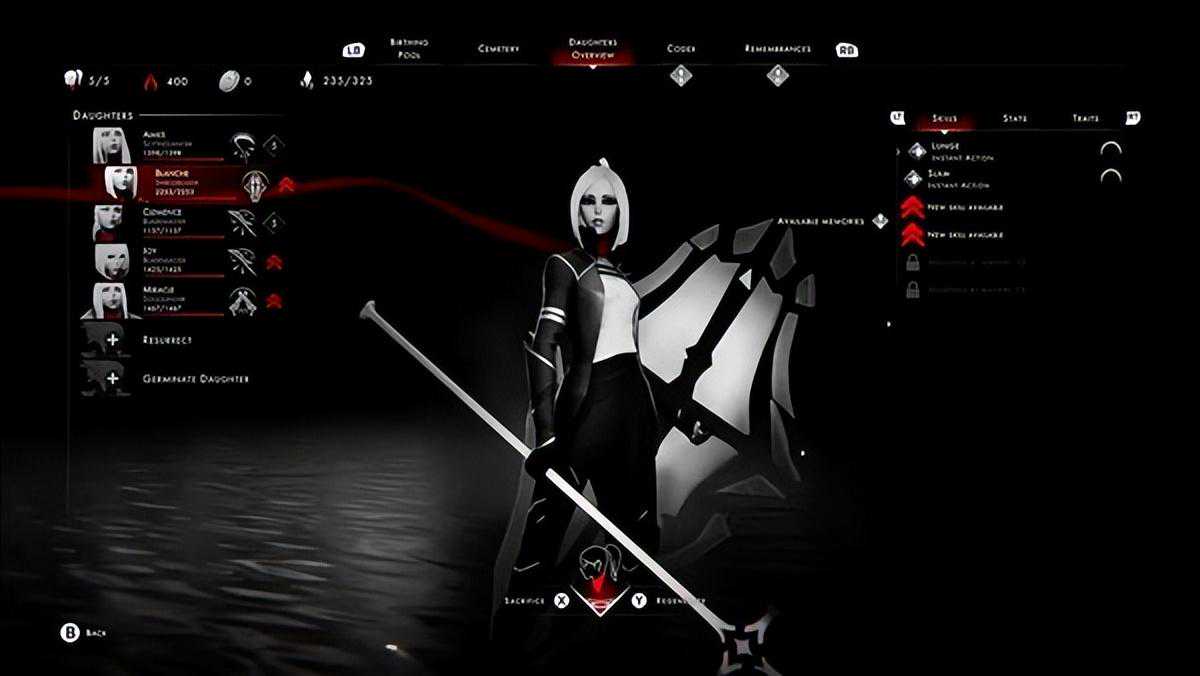Open the Codex tab
1200x676 pixels.
(x=681, y=49)
